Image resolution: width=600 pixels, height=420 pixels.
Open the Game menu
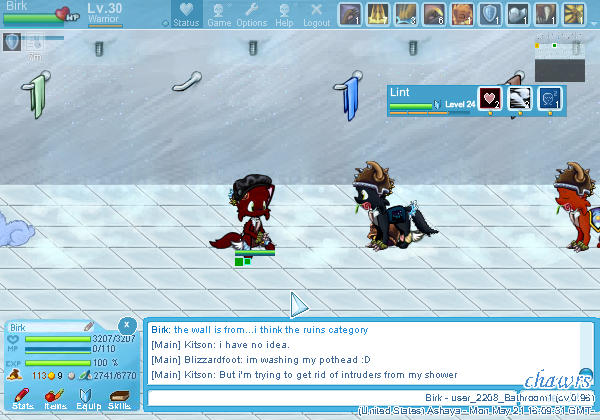[219, 15]
